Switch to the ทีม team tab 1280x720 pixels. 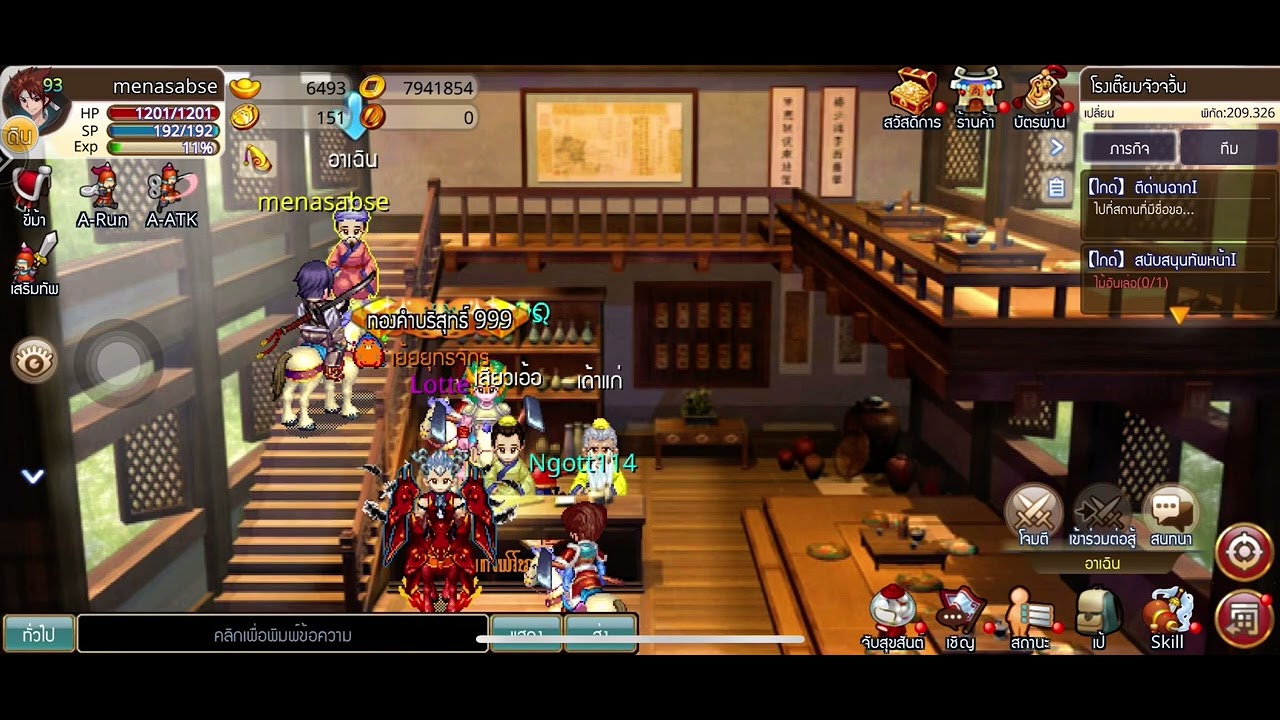(1229, 148)
